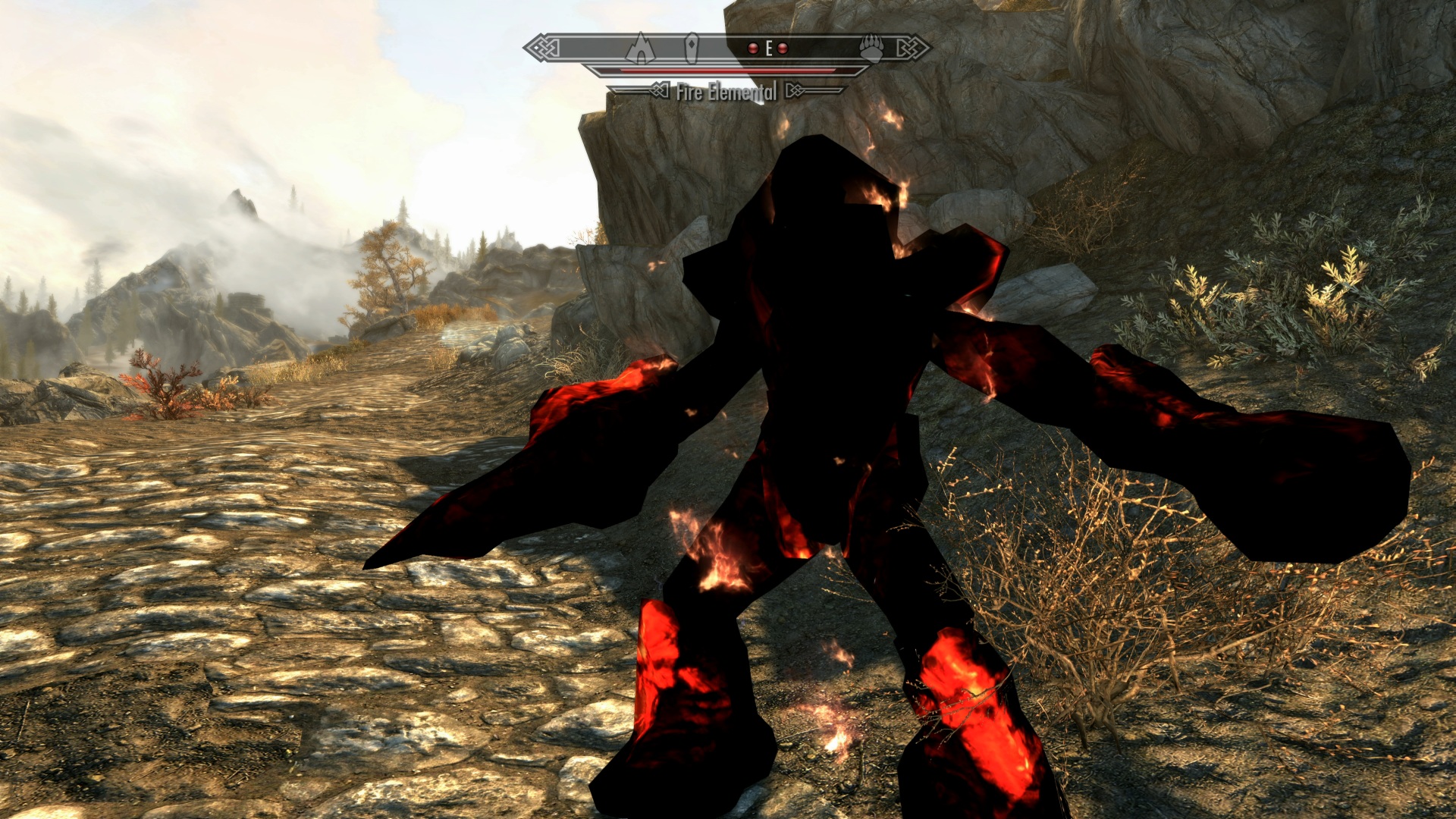Select the standing stone compass marker
This screenshot has width=1456, height=819.
(x=691, y=49)
